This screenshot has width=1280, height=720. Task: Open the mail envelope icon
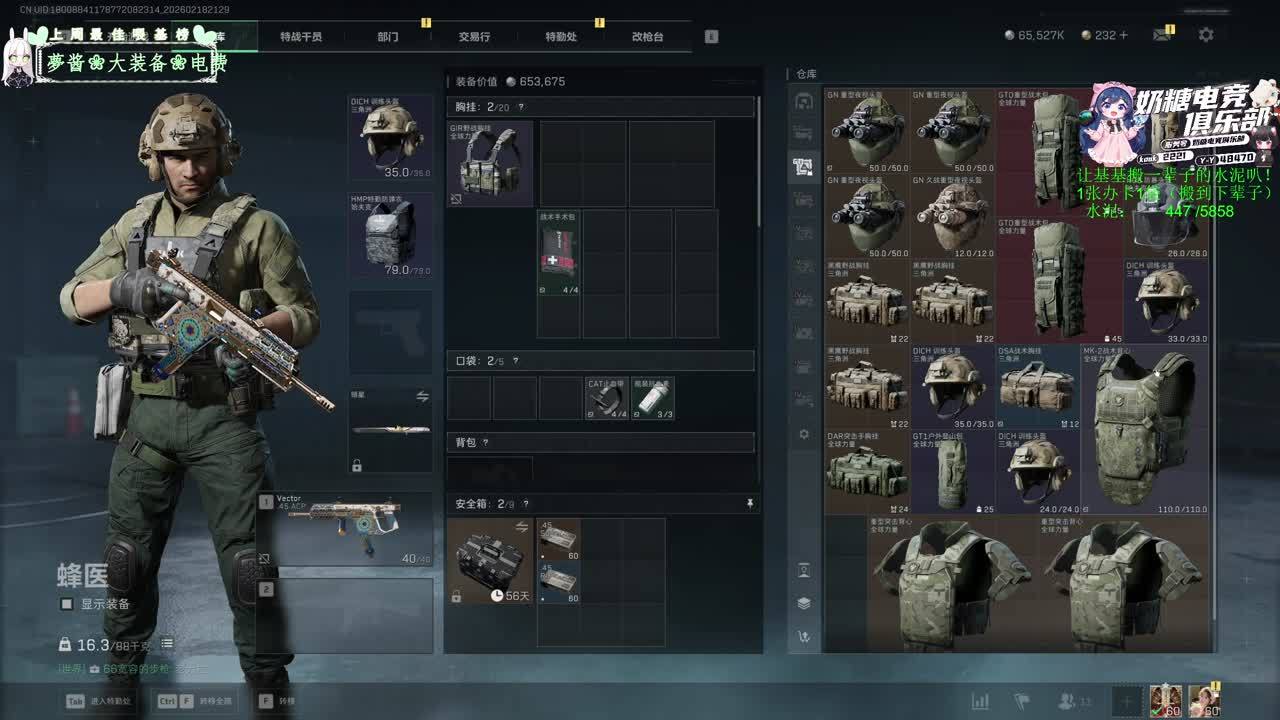[x=1161, y=35]
